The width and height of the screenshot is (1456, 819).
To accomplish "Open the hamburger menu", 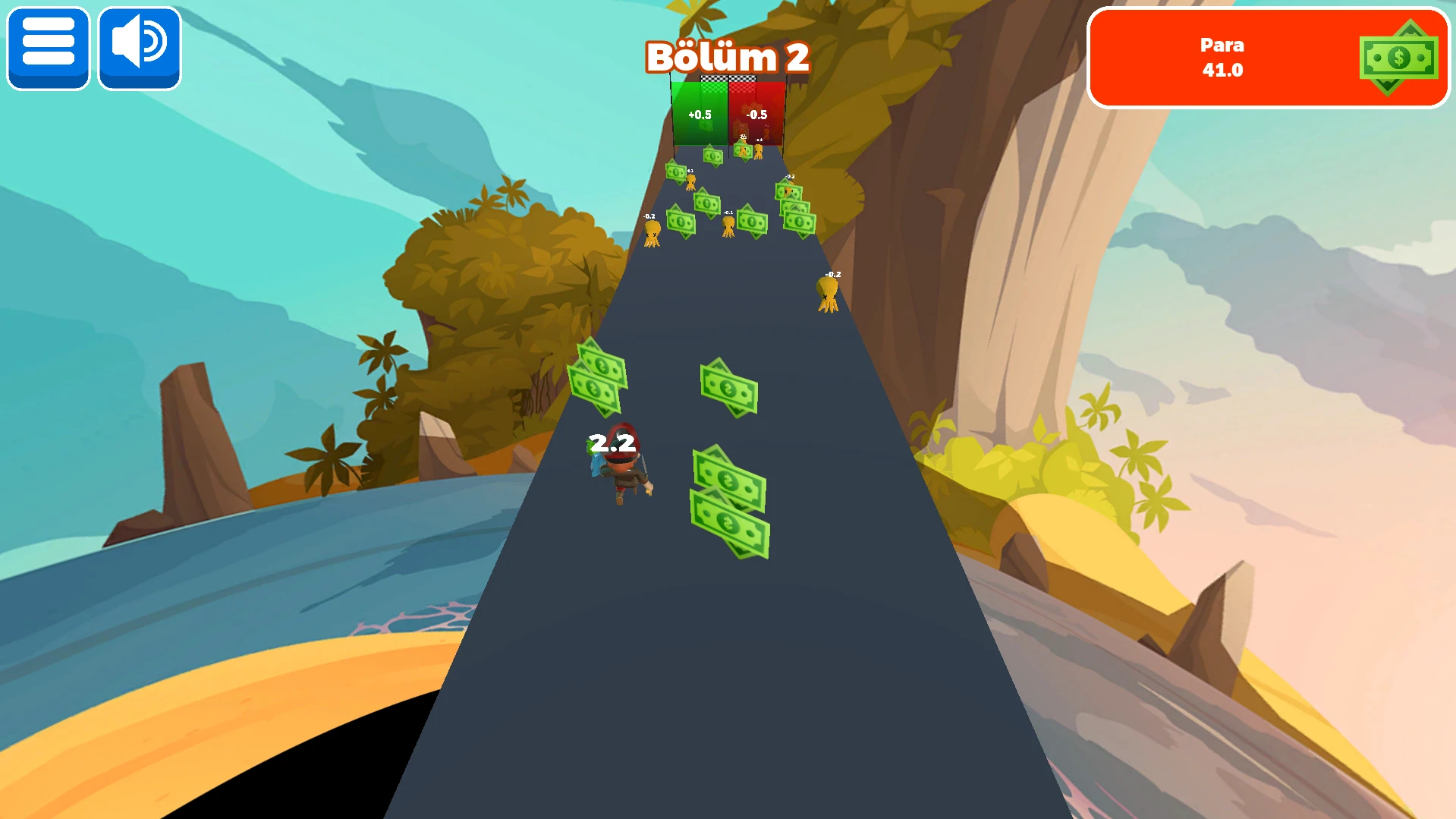I will [49, 47].
